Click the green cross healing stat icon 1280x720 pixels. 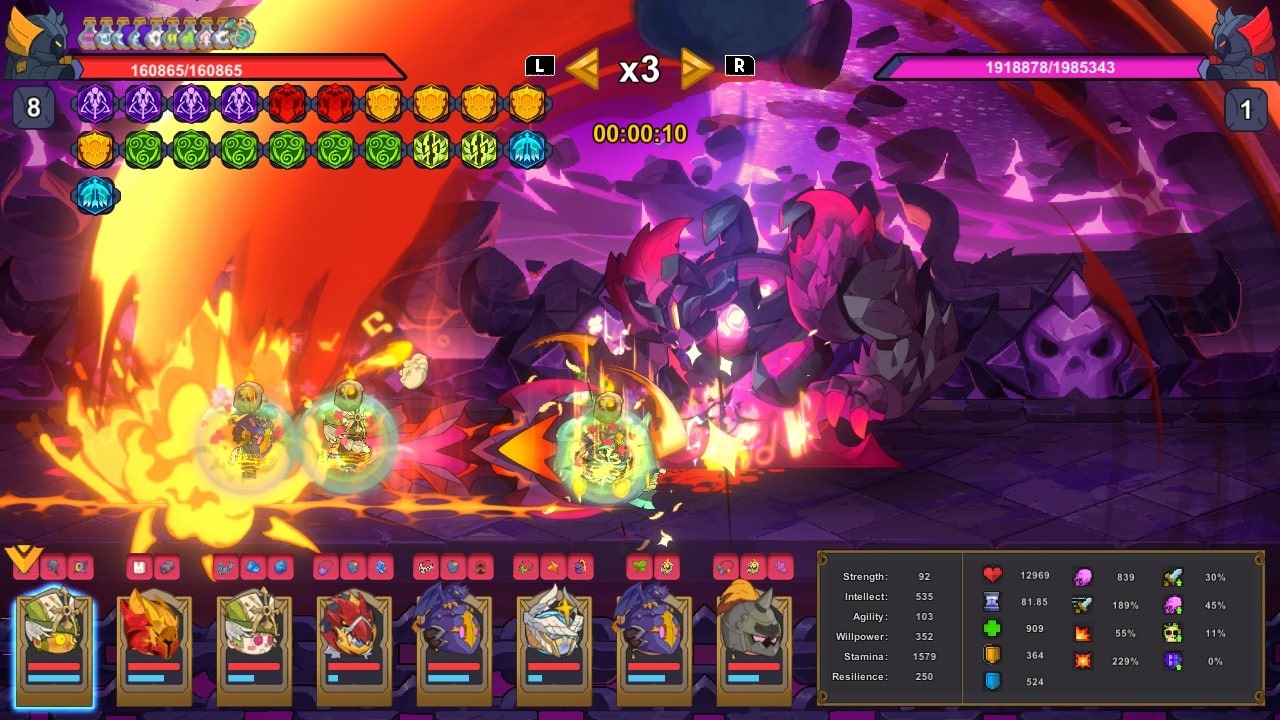(993, 629)
